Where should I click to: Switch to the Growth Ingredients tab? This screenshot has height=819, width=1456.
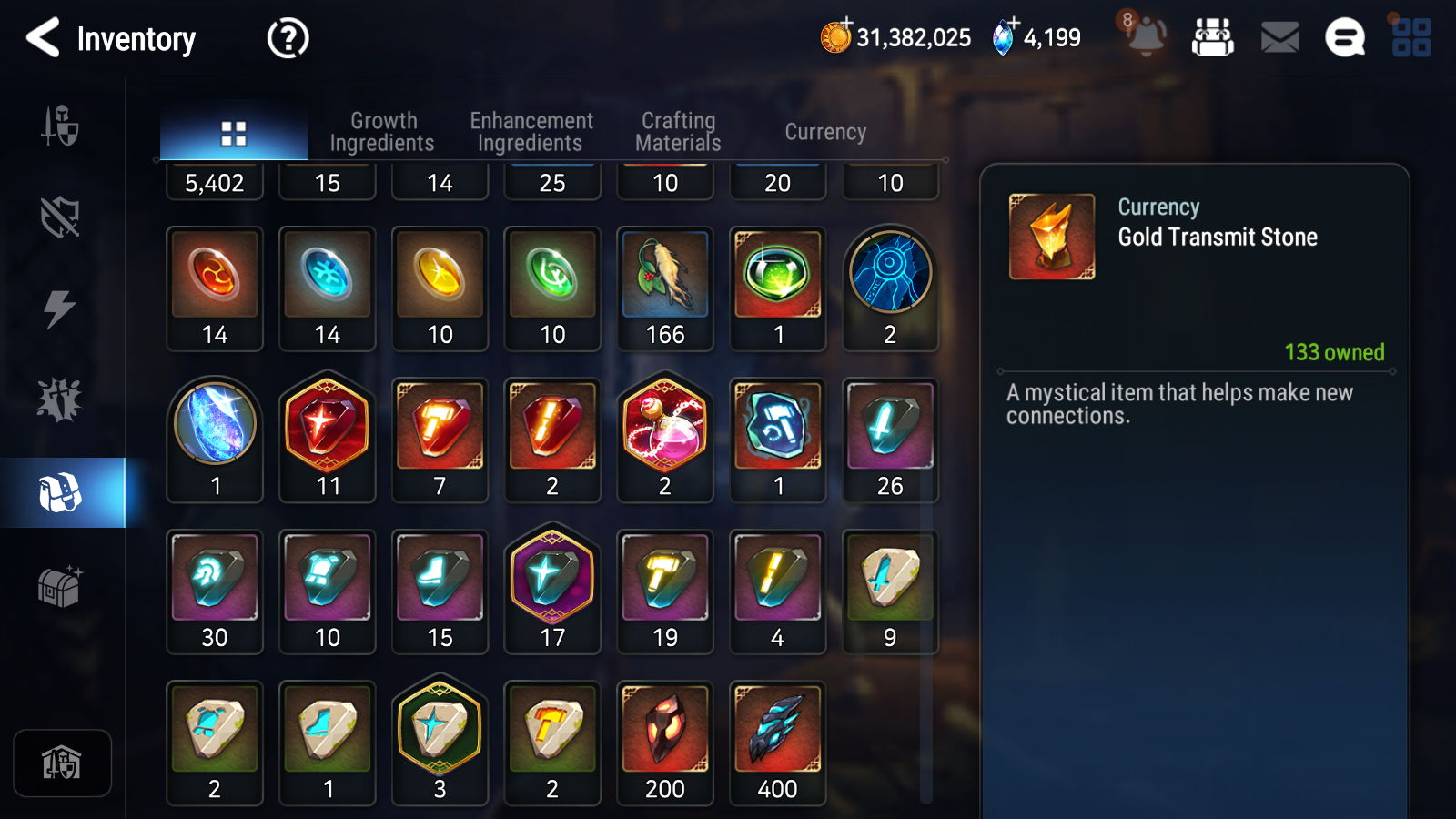pos(383,131)
